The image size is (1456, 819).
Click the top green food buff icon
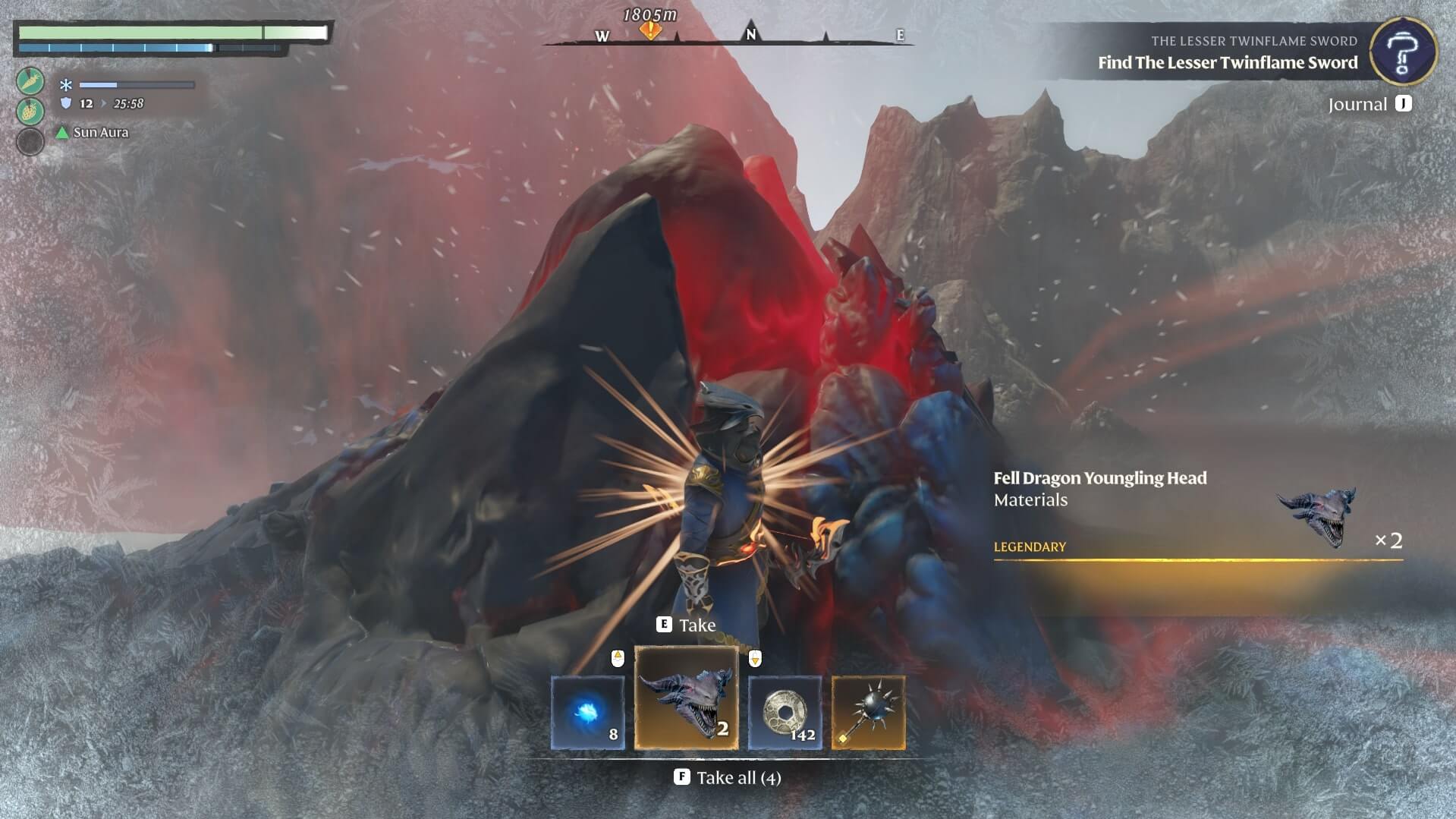[30, 81]
